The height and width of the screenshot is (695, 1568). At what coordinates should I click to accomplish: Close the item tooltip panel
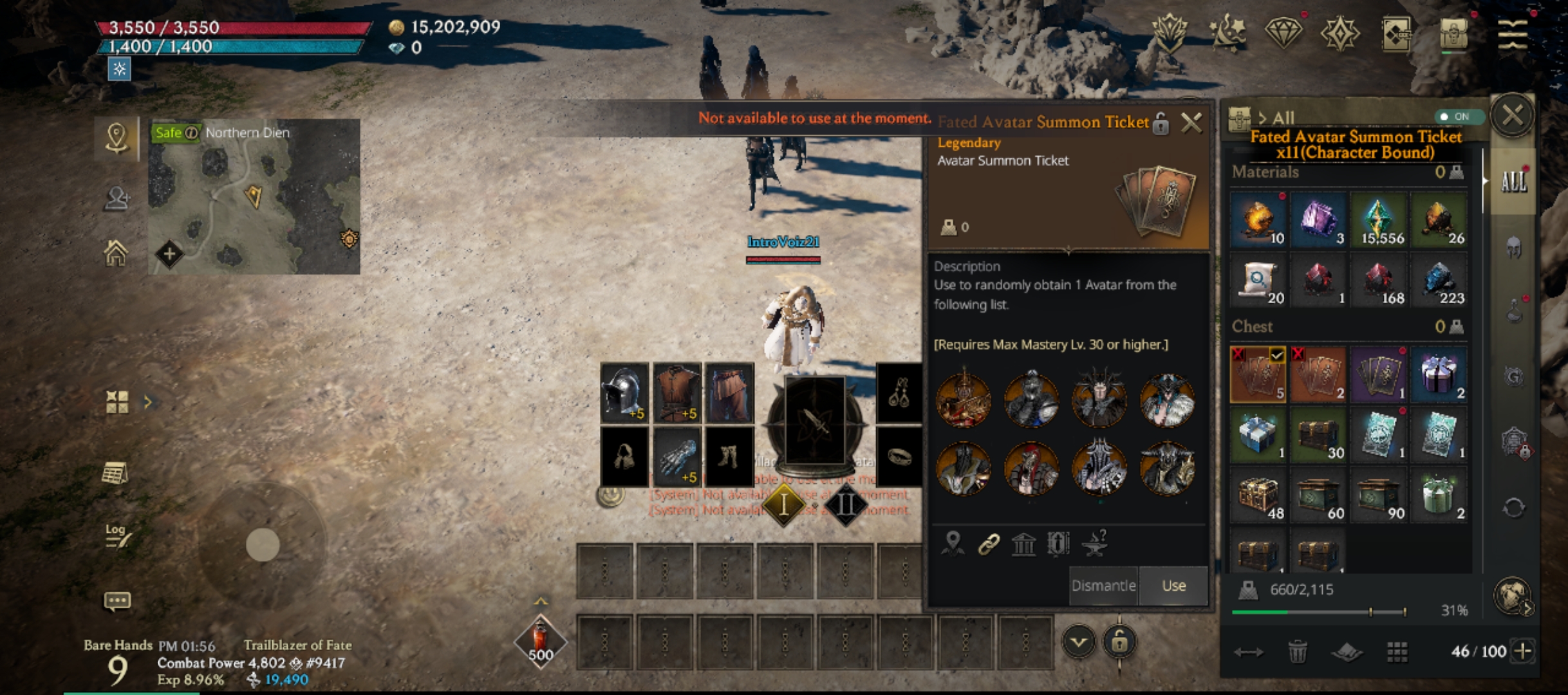coord(1191,122)
